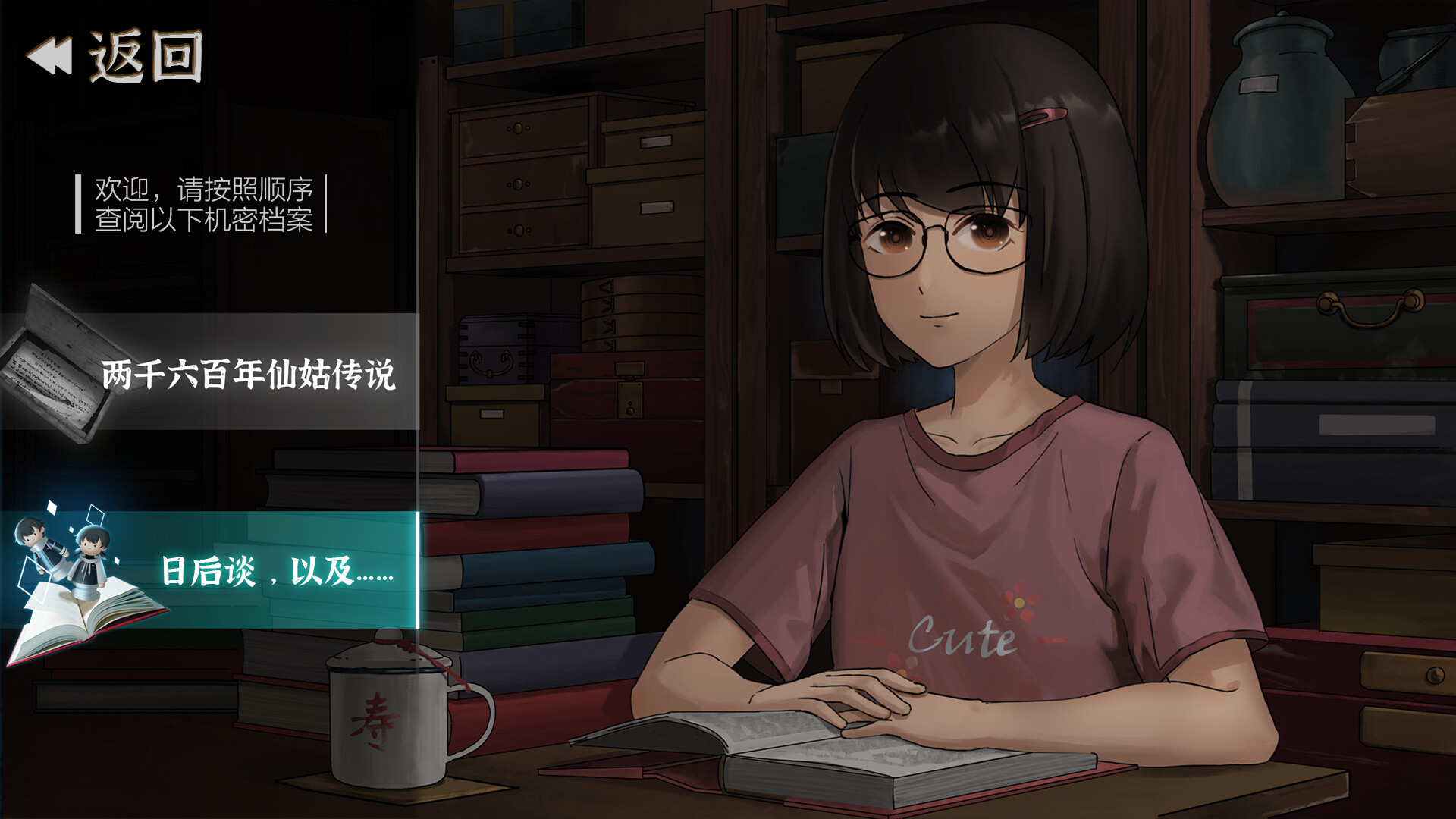This screenshot has width=1456, height=819.
Task: Expand the welcome notice 欢迎，请按照顺序 panel
Action: 205,205
